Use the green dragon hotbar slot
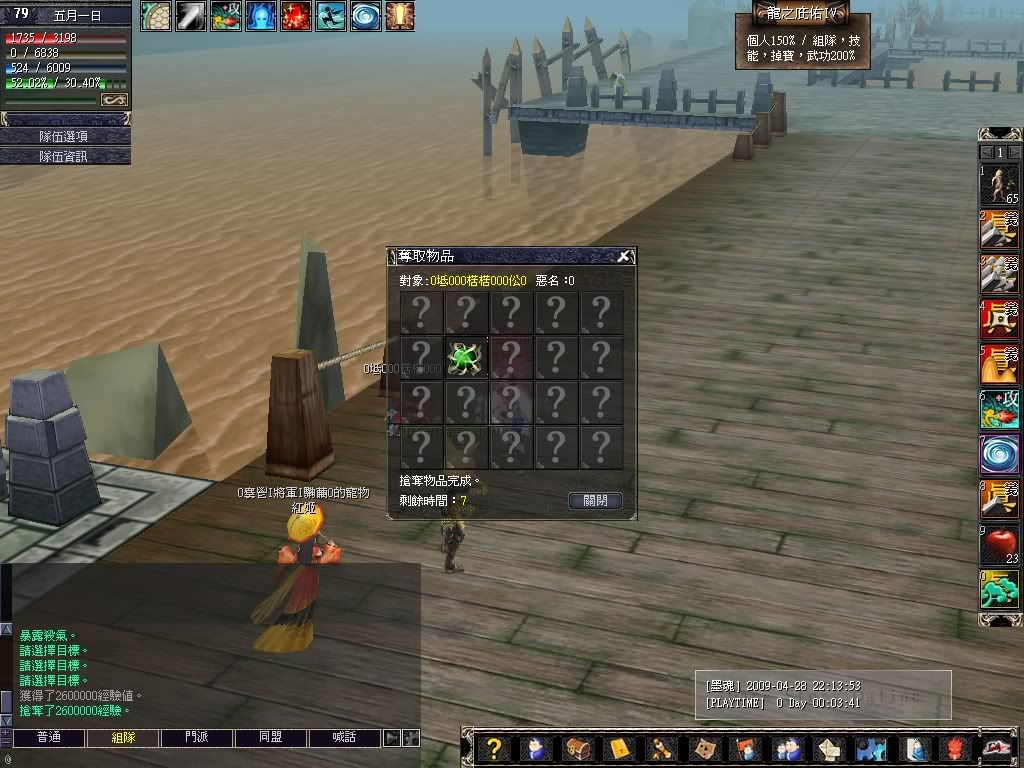 click(x=999, y=590)
